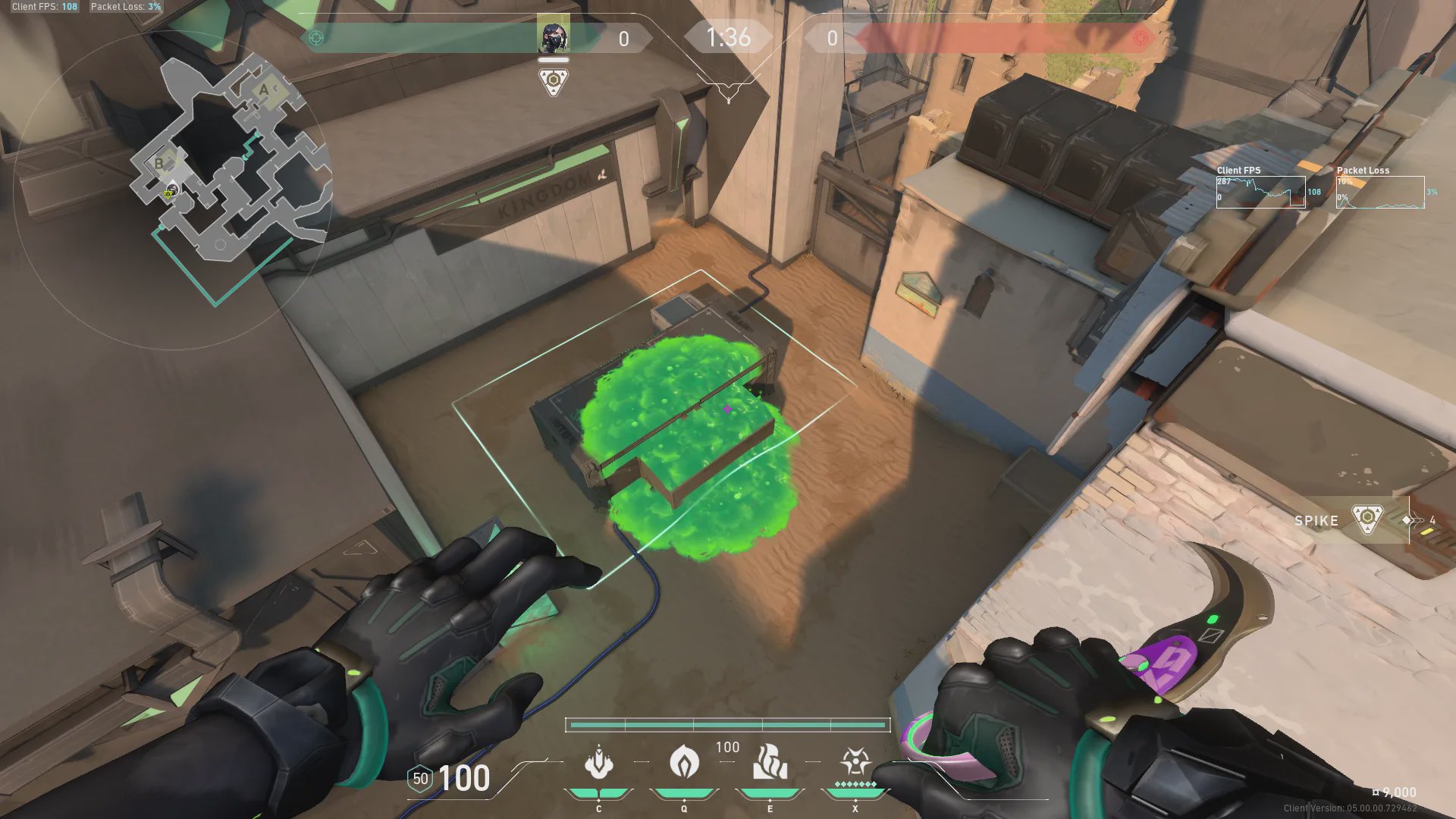Activate the Snake Bite ability icon

(598, 763)
